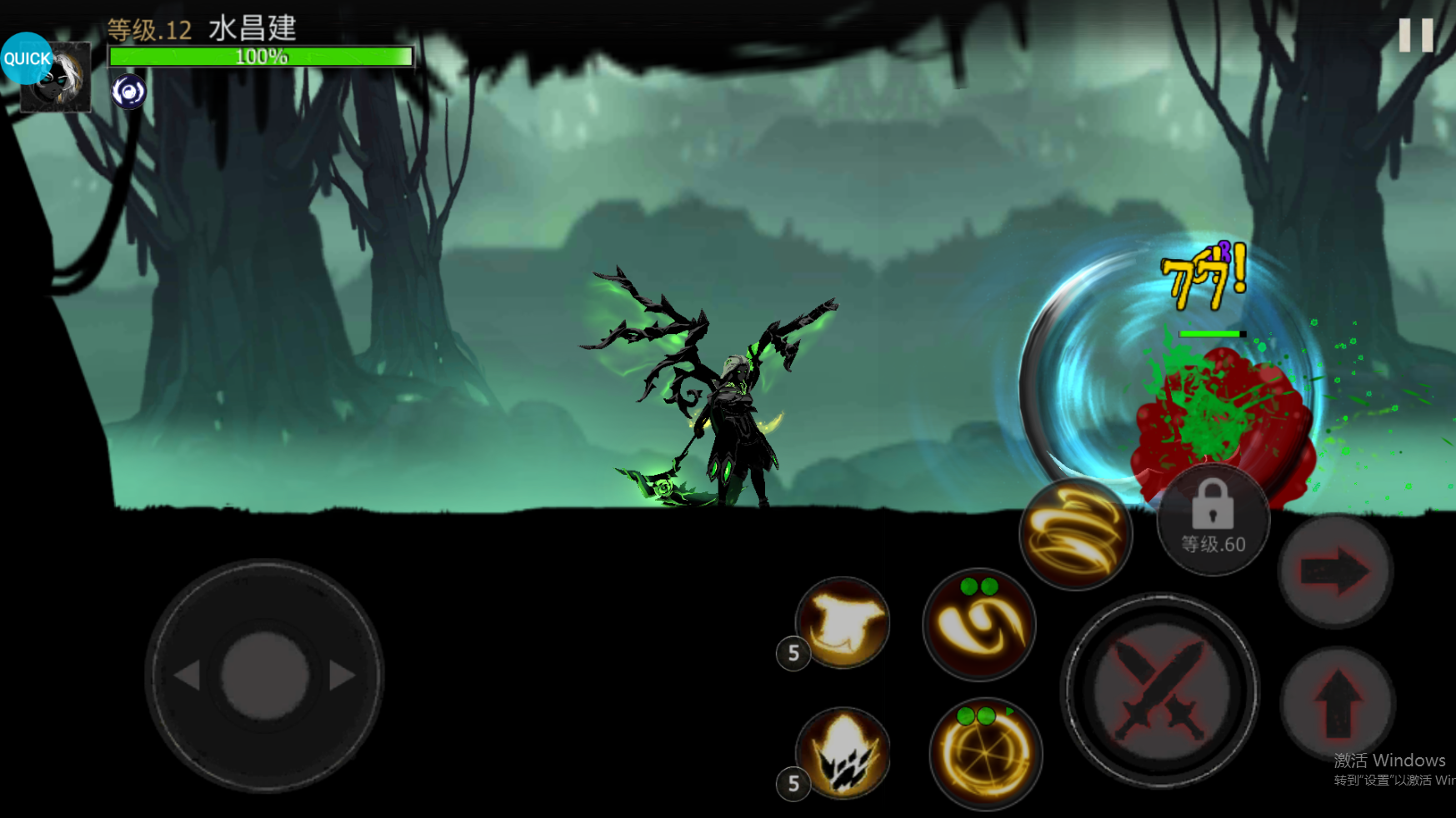The width and height of the screenshot is (1456, 818).
Task: Trigger the golden circle rune skill
Action: point(985,754)
